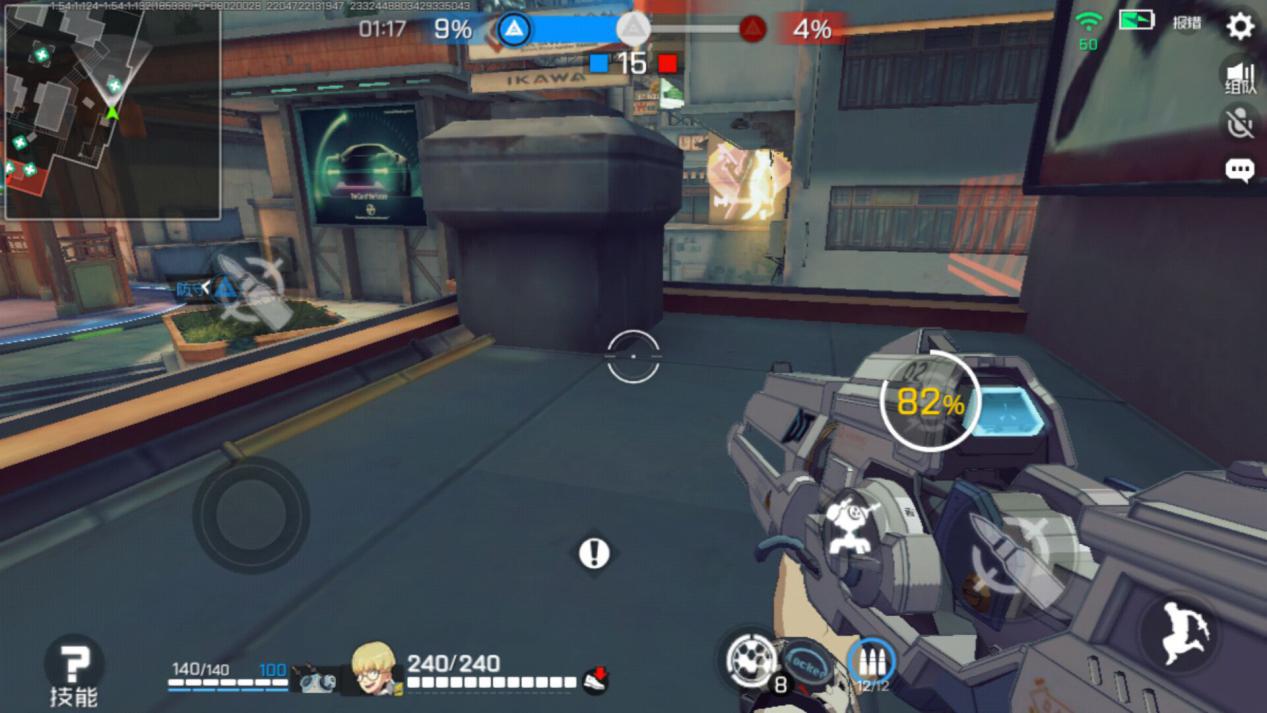Viewport: 1267px width, 713px height.
Task: Tap the minimap
Action: point(112,112)
